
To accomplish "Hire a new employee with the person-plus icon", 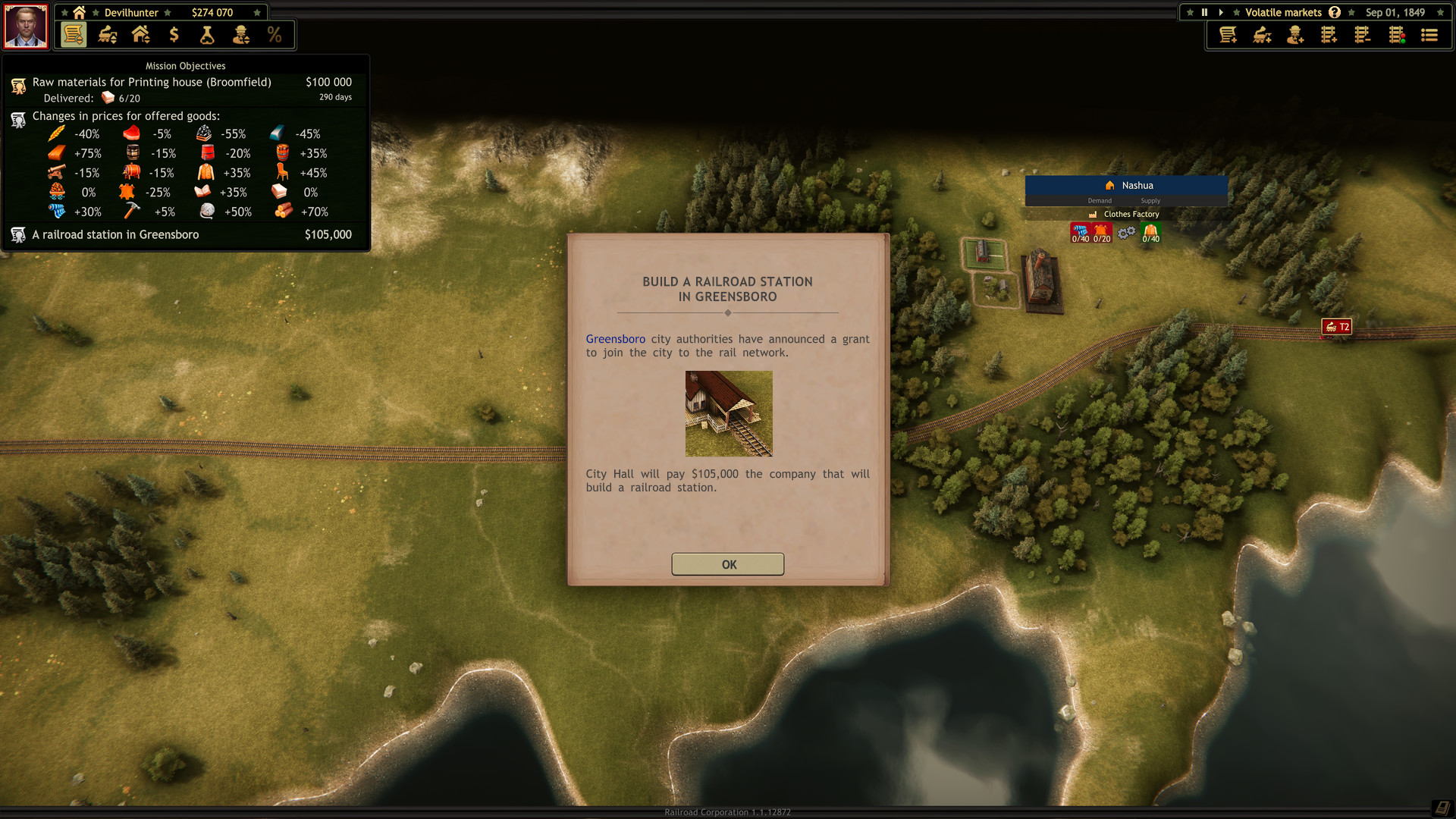I will (x=1295, y=35).
